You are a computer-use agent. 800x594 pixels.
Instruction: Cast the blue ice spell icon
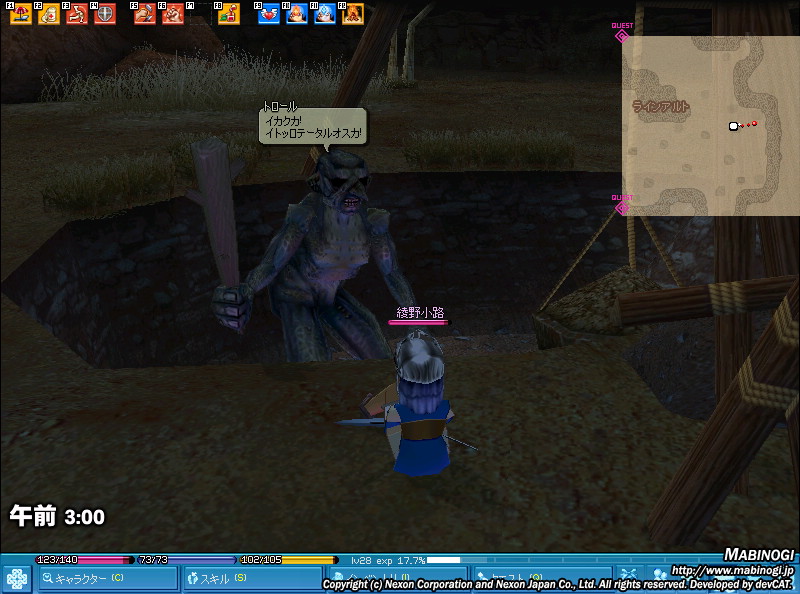(x=325, y=15)
